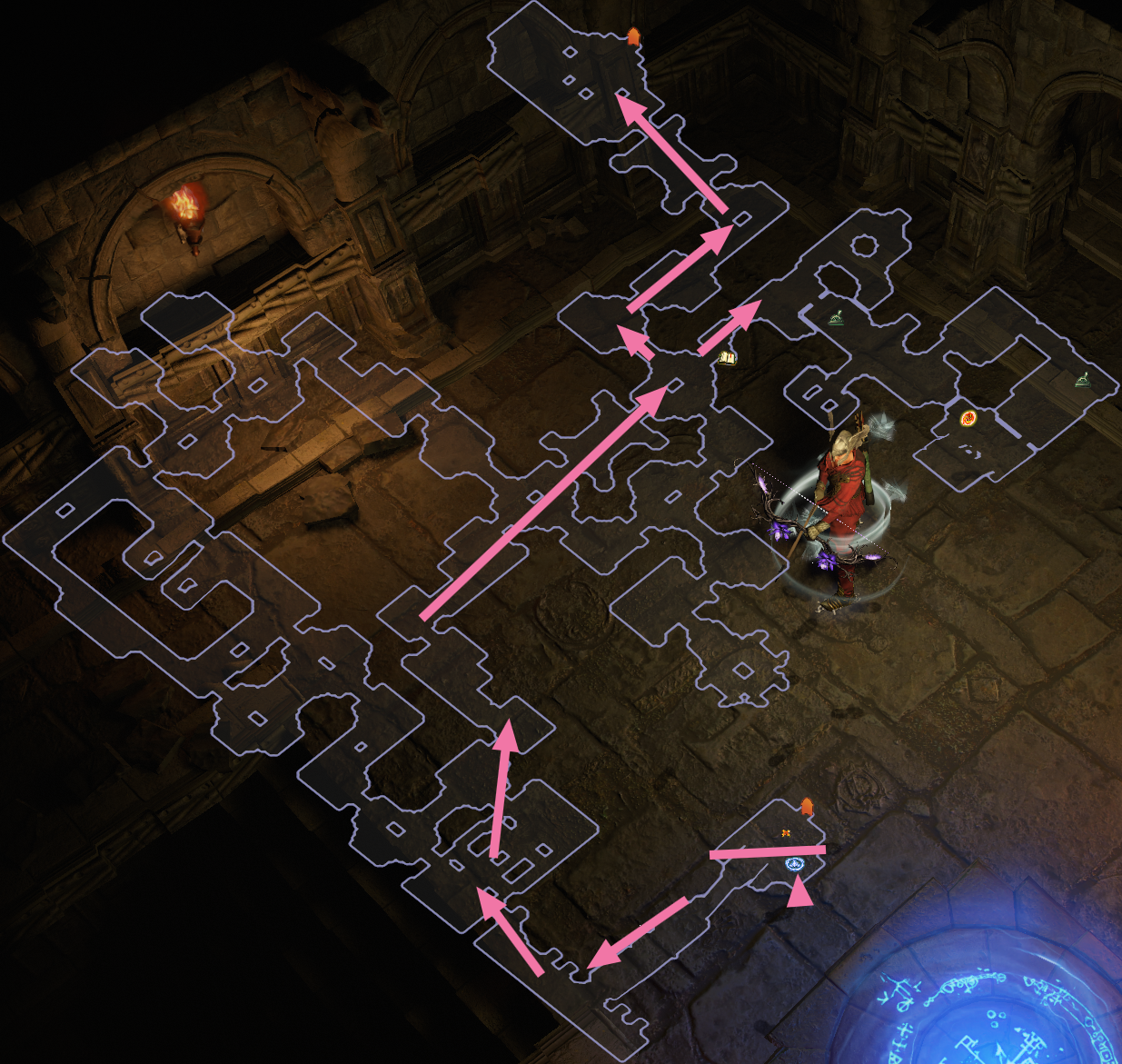This screenshot has width=1122, height=1064.
Task: Select the green lever marker nearest the book icon
Action: (838, 317)
